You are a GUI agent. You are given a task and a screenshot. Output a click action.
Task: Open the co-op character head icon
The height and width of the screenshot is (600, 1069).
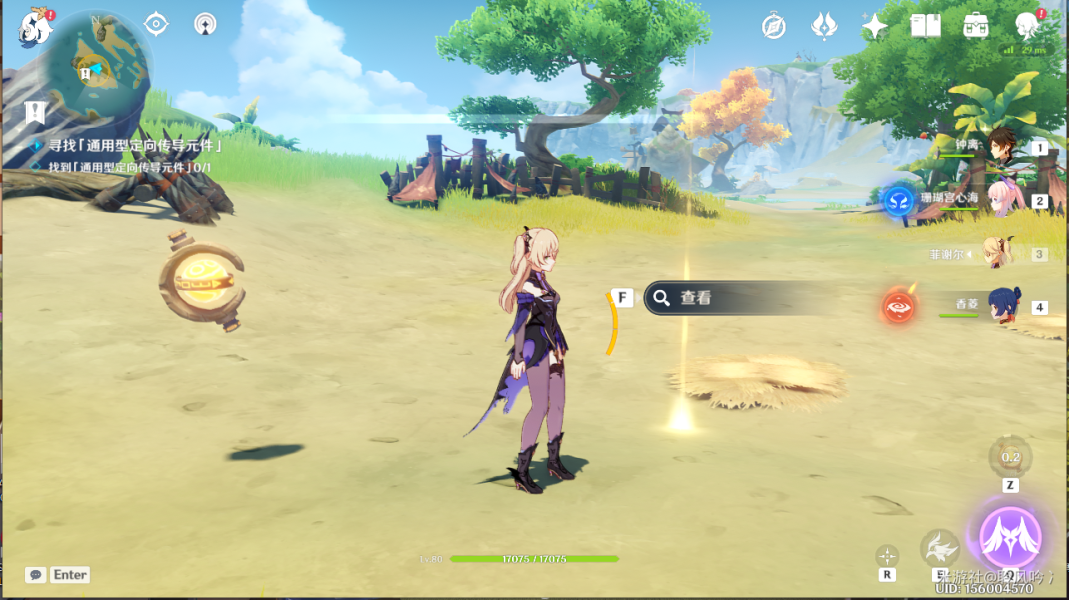[1027, 26]
